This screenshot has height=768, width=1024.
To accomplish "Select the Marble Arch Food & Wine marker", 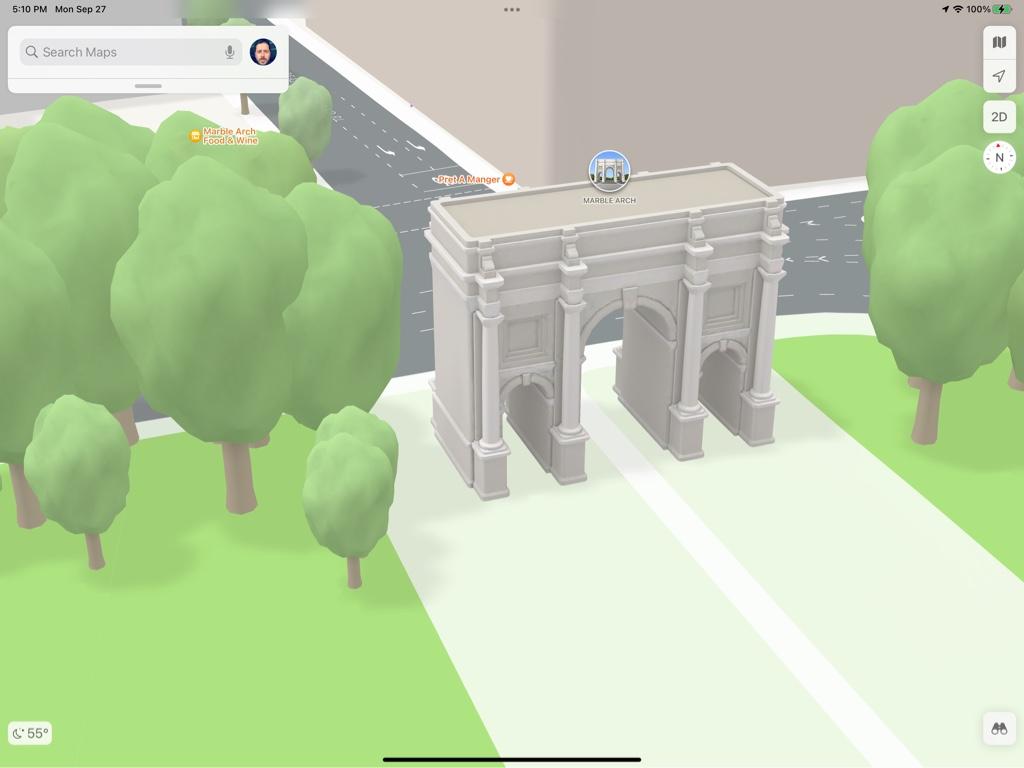I will (195, 136).
